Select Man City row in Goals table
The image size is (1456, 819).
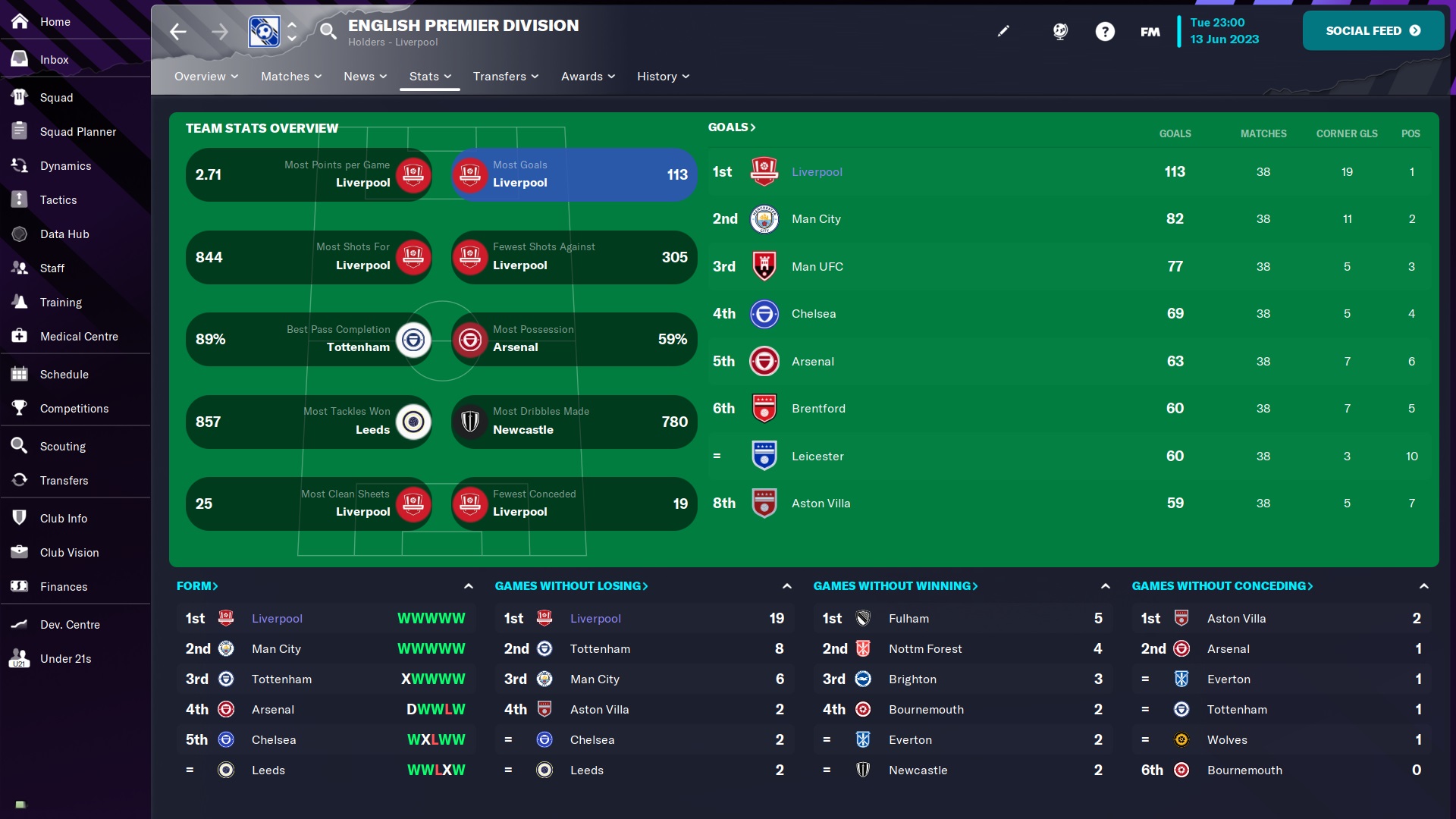pos(816,219)
